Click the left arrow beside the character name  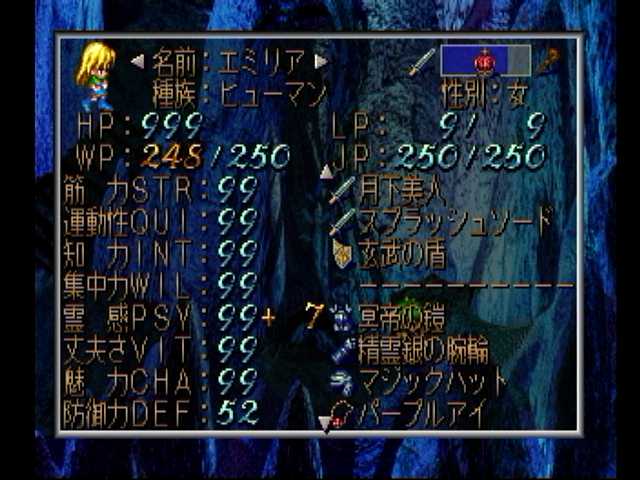tap(138, 61)
